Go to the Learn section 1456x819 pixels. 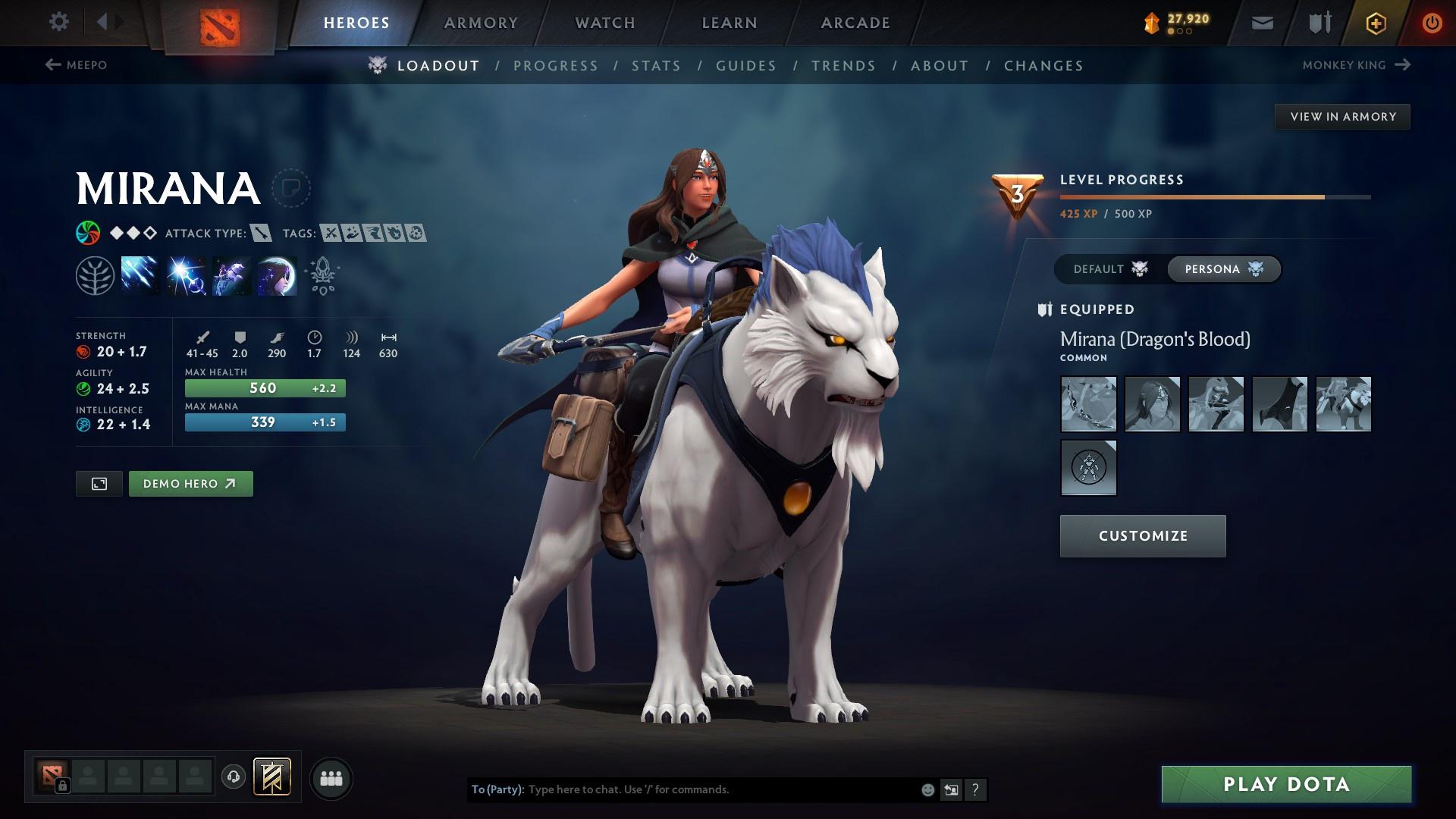tap(730, 23)
